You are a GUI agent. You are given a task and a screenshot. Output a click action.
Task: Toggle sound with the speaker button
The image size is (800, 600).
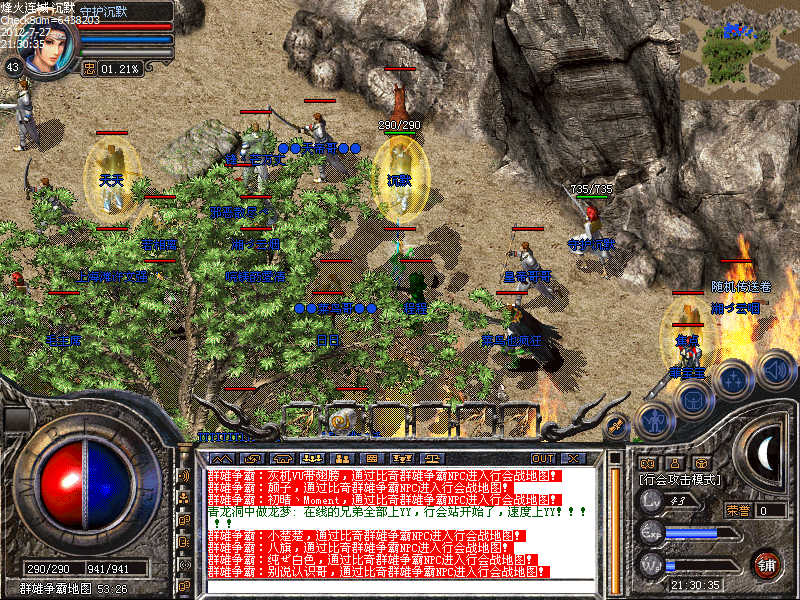tap(774, 368)
